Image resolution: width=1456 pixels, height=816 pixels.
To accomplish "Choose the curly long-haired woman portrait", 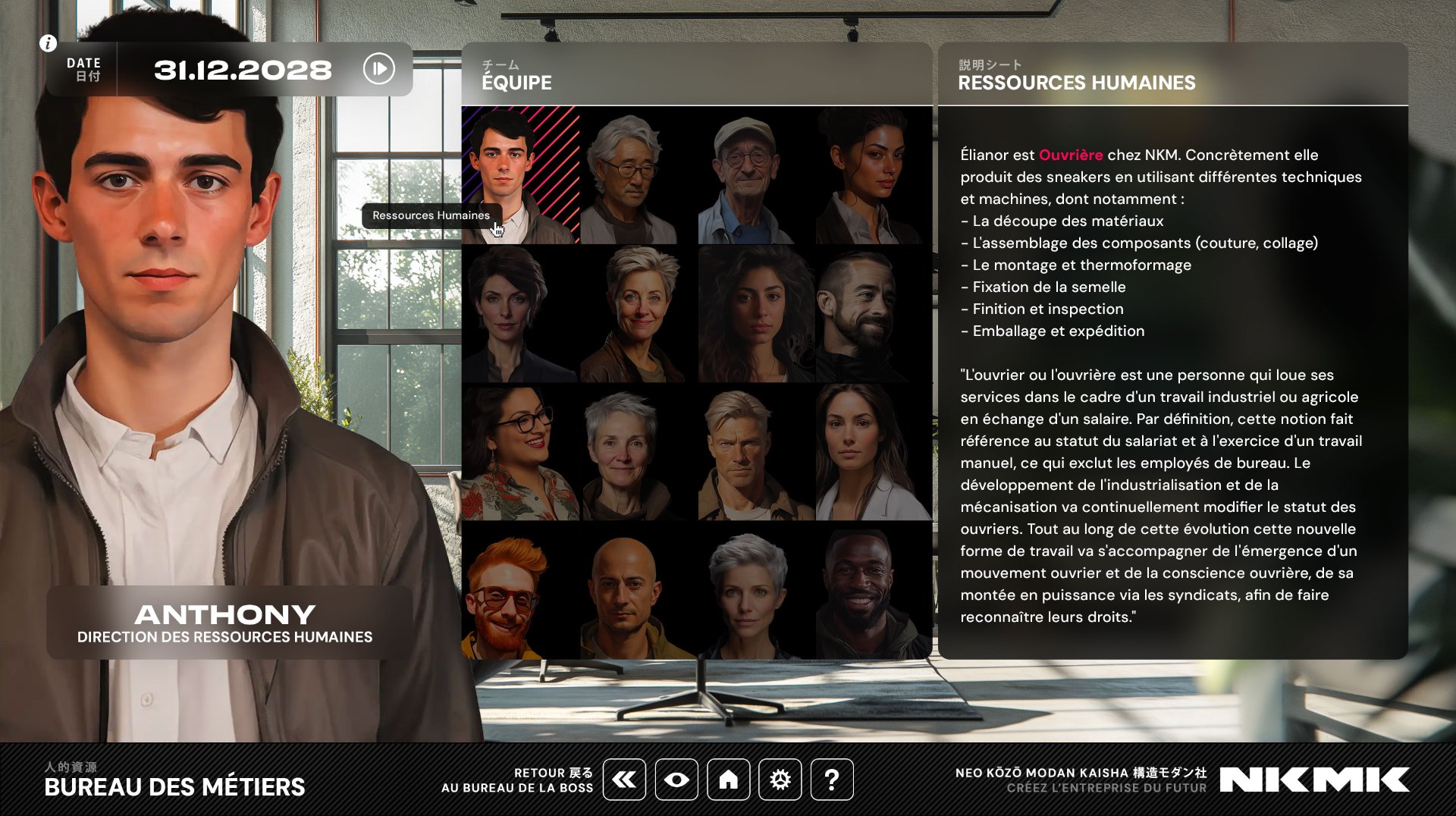I will (x=756, y=314).
